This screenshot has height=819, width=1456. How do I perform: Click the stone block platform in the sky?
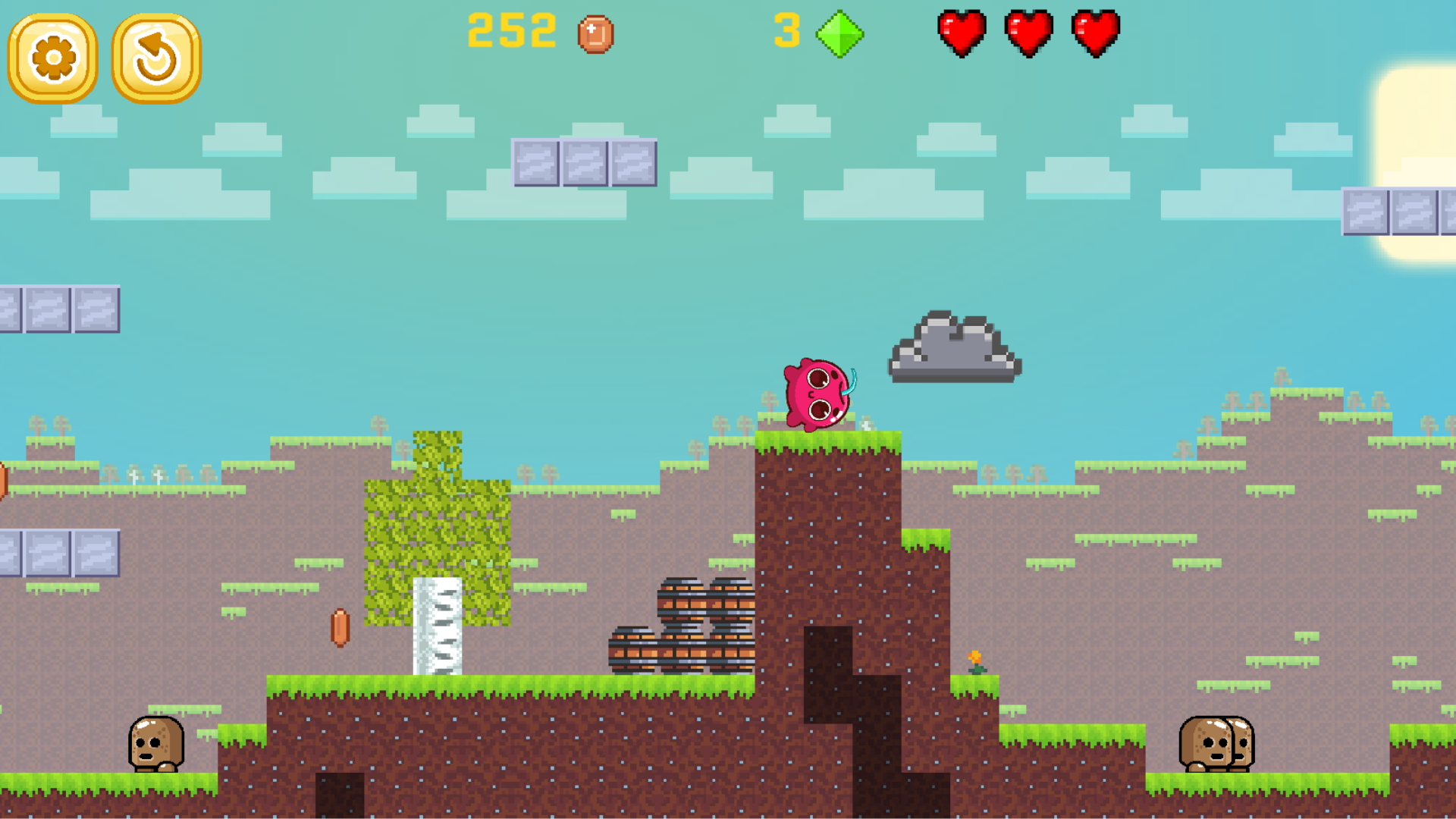(x=584, y=163)
